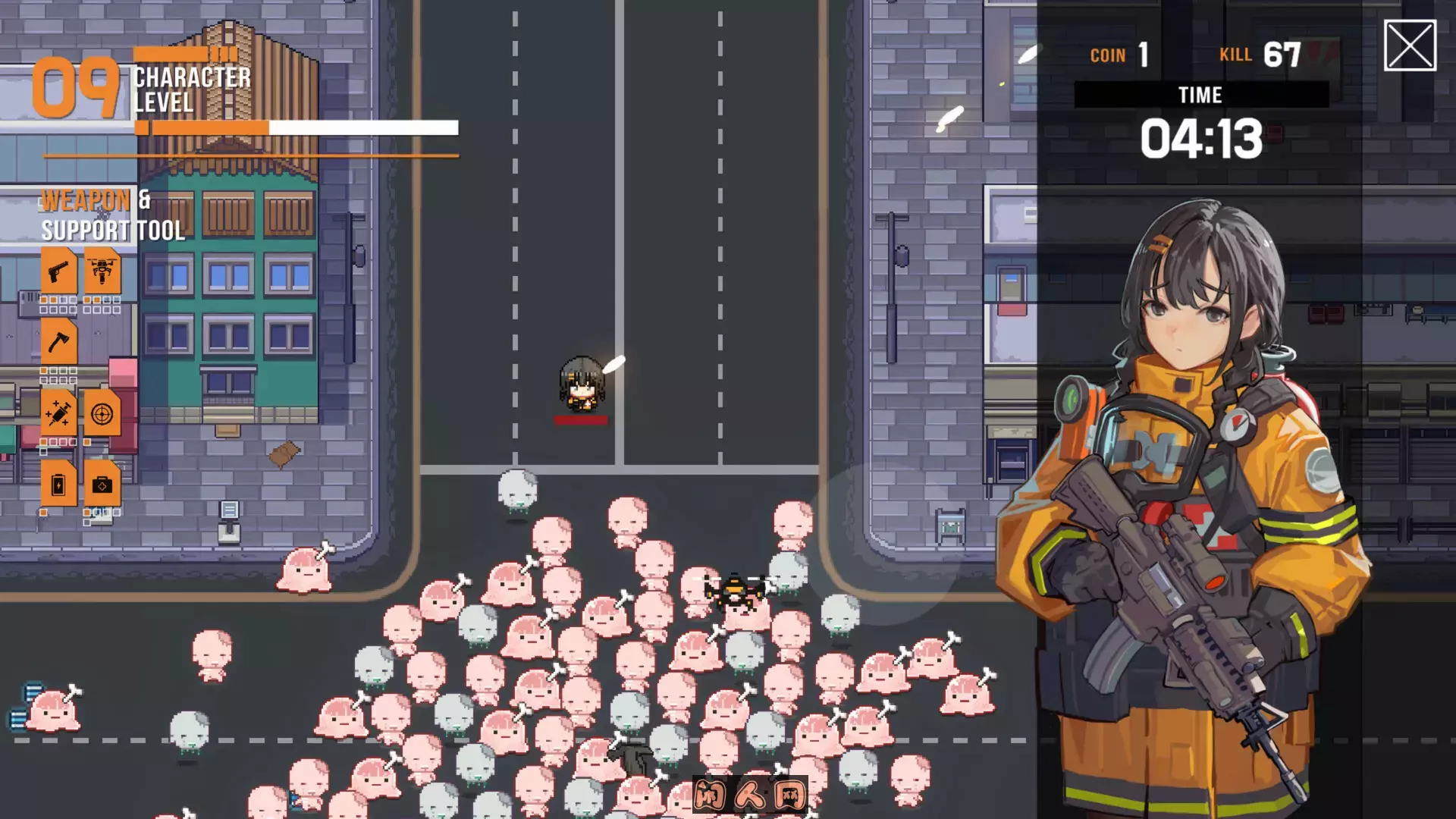Close the overlay with the X button
This screenshot has height=819, width=1456.
(1410, 45)
